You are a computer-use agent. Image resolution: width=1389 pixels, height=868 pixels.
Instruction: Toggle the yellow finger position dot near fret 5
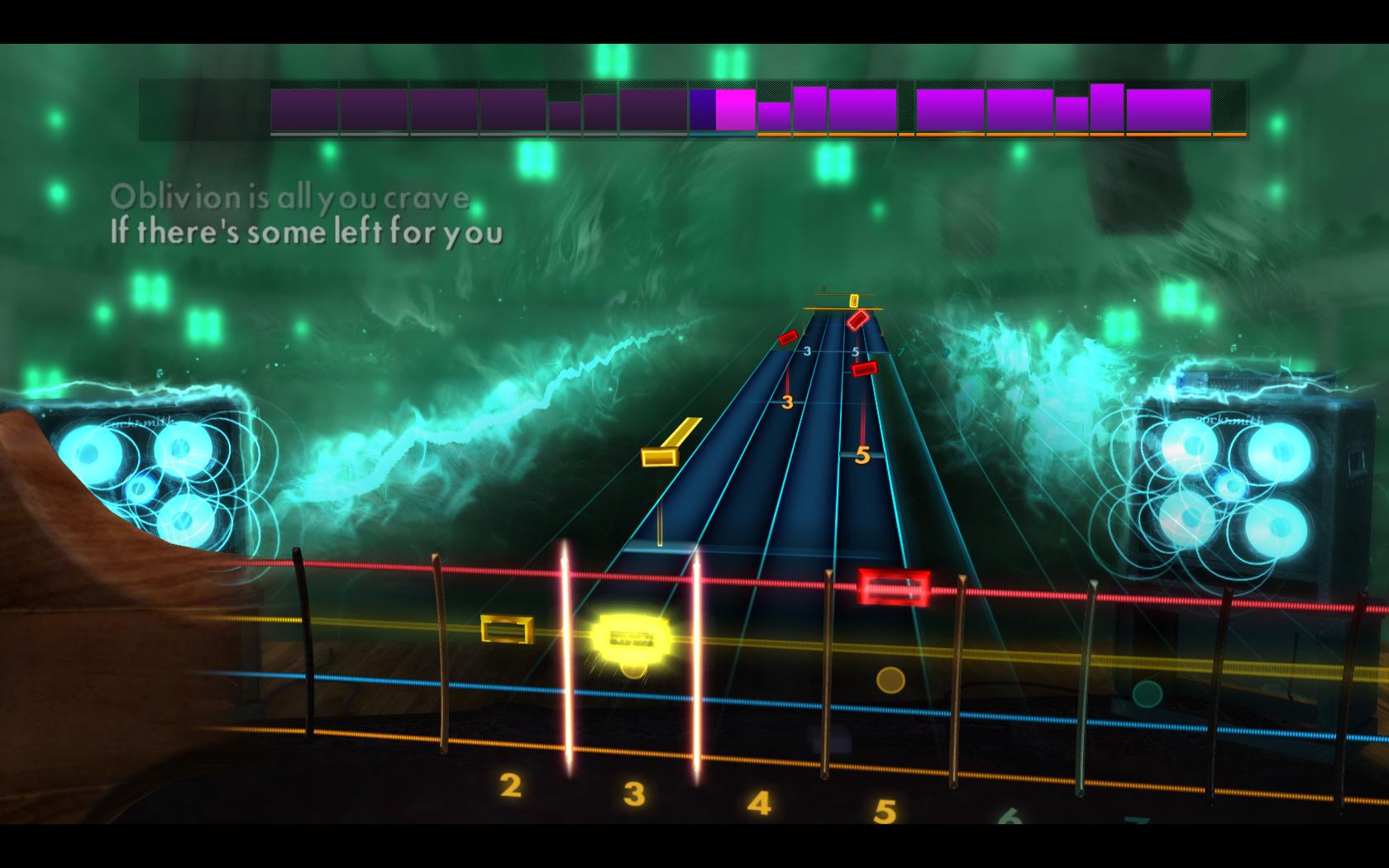point(889,680)
